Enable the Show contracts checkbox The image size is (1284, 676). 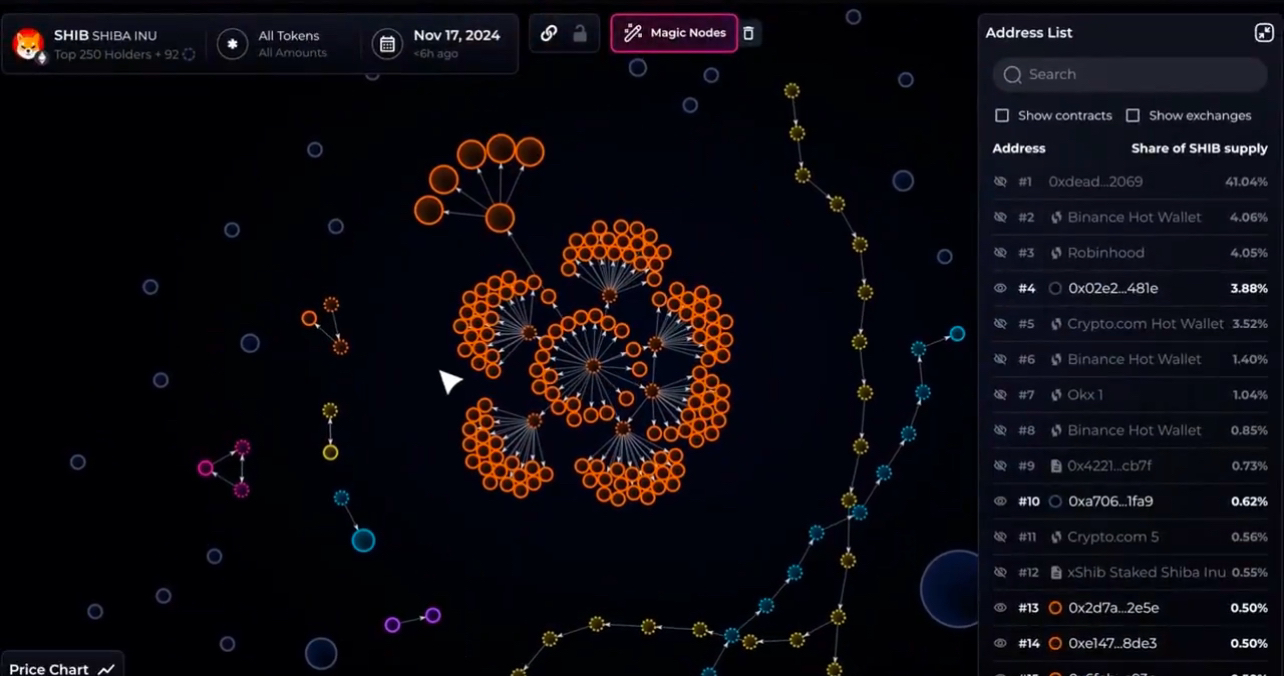point(1002,116)
